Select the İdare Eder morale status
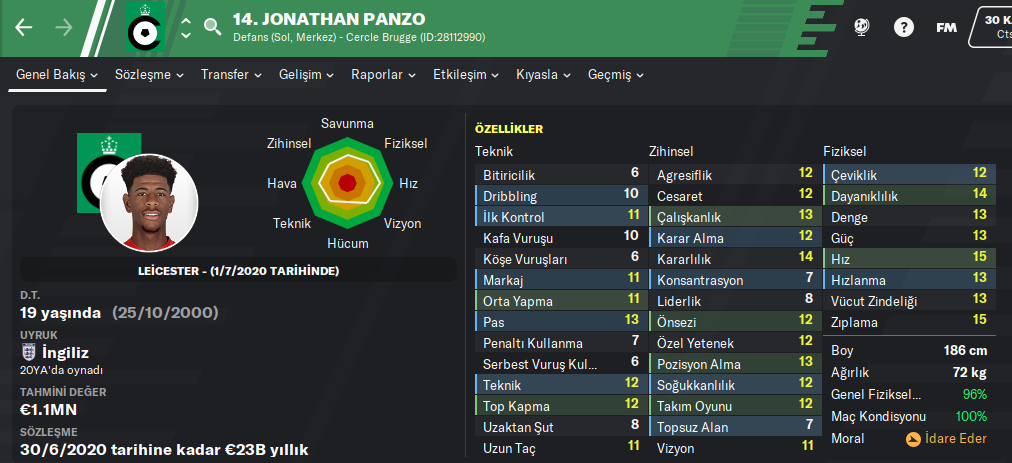The height and width of the screenshot is (463, 1012). [x=946, y=438]
